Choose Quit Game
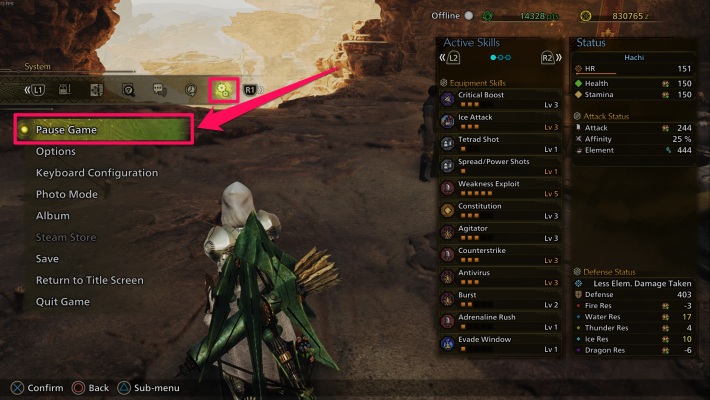 pyautogui.click(x=63, y=302)
